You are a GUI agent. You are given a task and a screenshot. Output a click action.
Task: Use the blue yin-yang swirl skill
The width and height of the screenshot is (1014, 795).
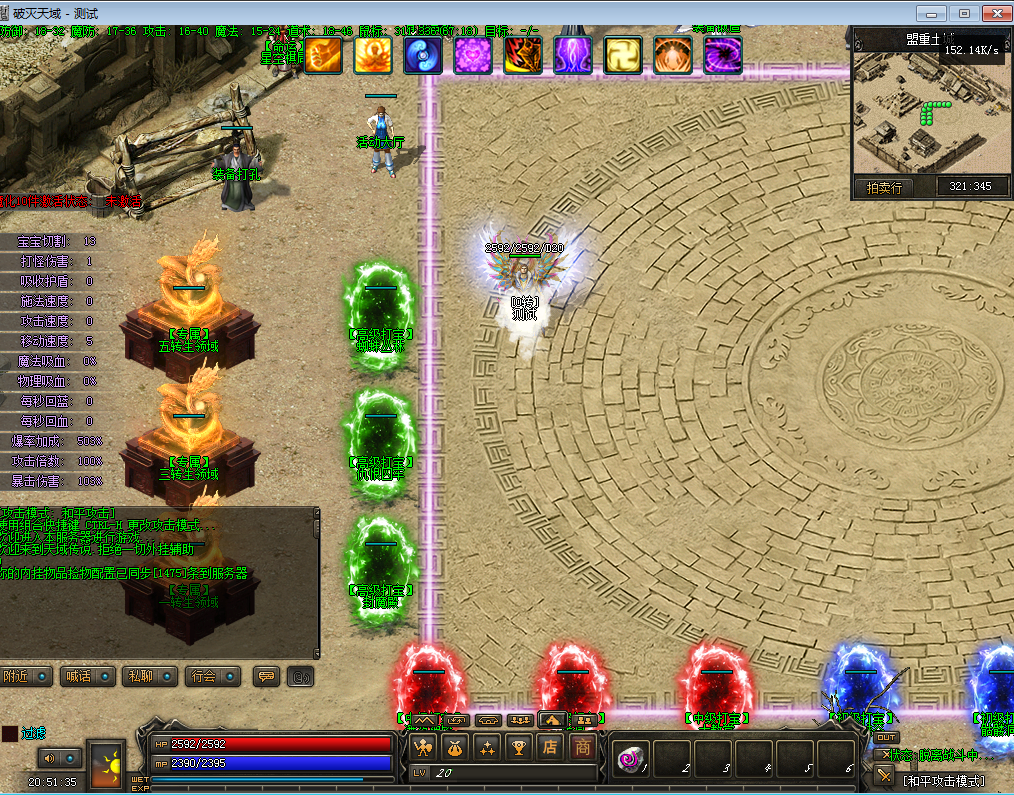point(423,55)
